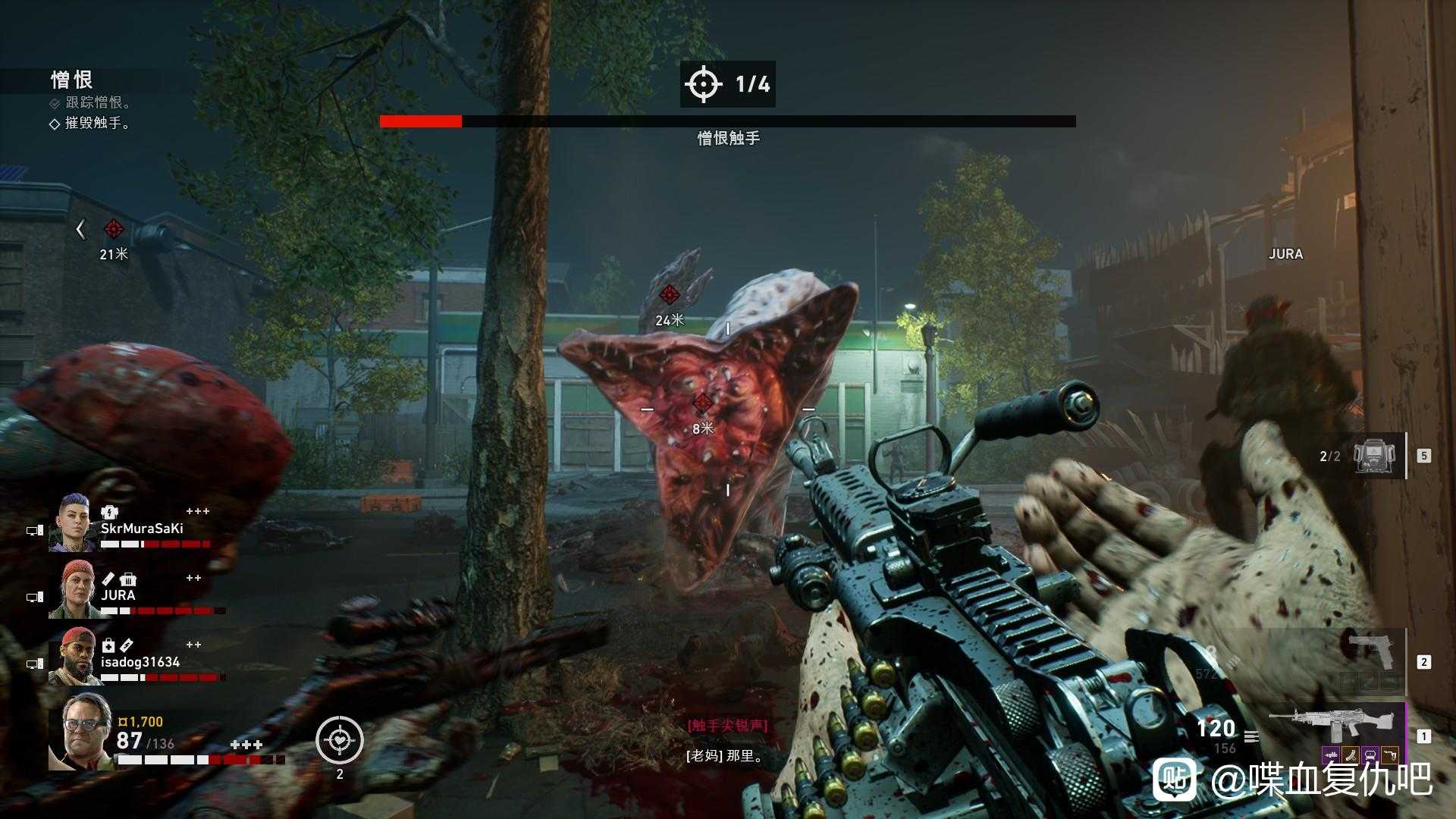
Task: Click your own character portrait
Action: pos(79,731)
